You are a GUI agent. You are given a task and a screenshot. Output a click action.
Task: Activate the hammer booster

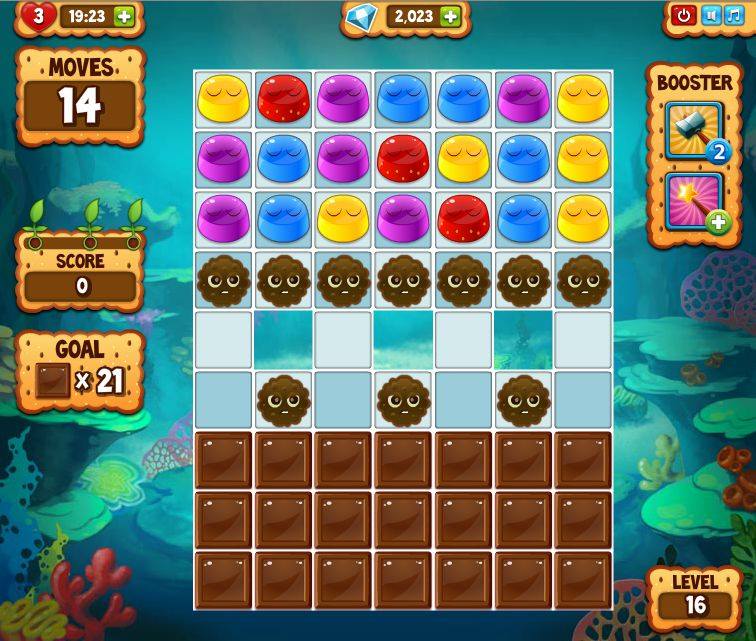coord(694,129)
